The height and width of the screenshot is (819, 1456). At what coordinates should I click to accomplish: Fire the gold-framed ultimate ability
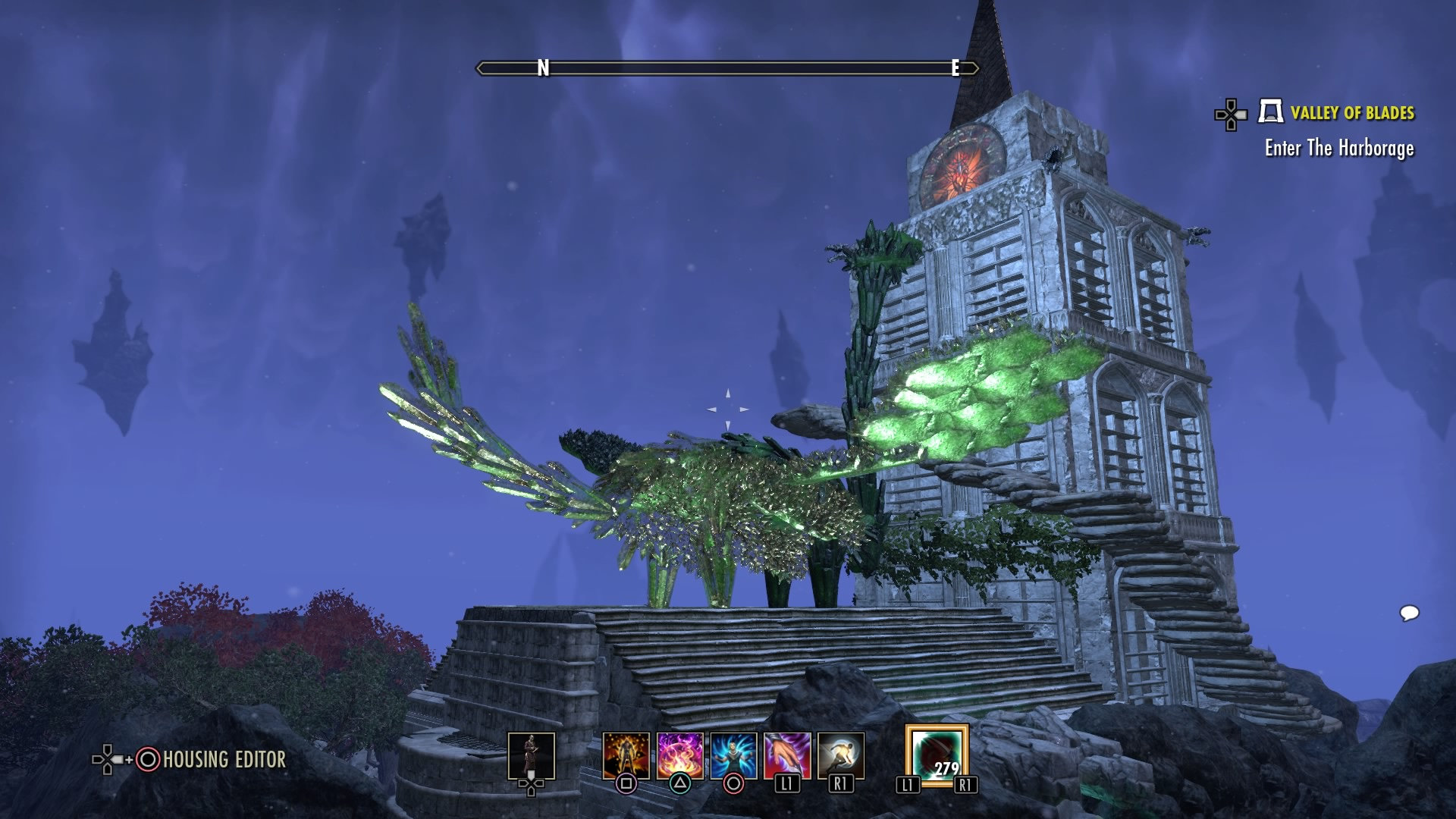pos(937,755)
